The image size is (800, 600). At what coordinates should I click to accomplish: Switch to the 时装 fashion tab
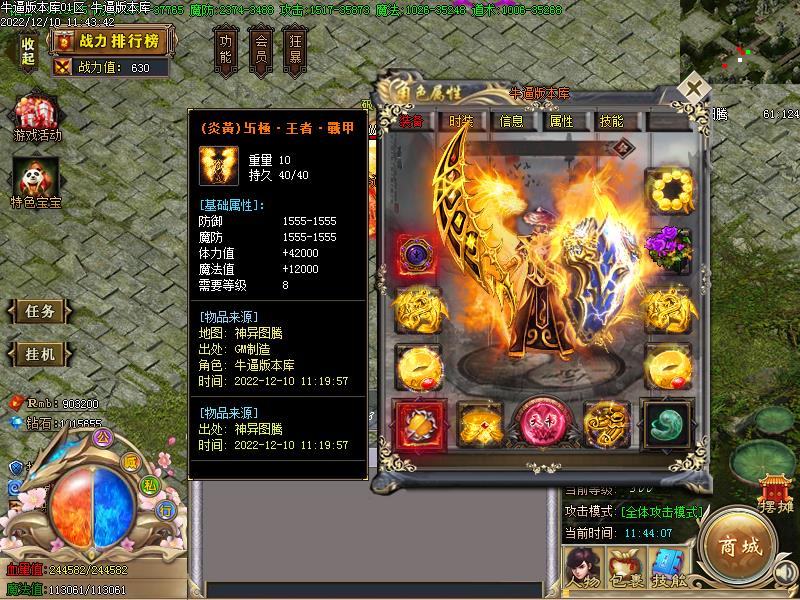461,122
